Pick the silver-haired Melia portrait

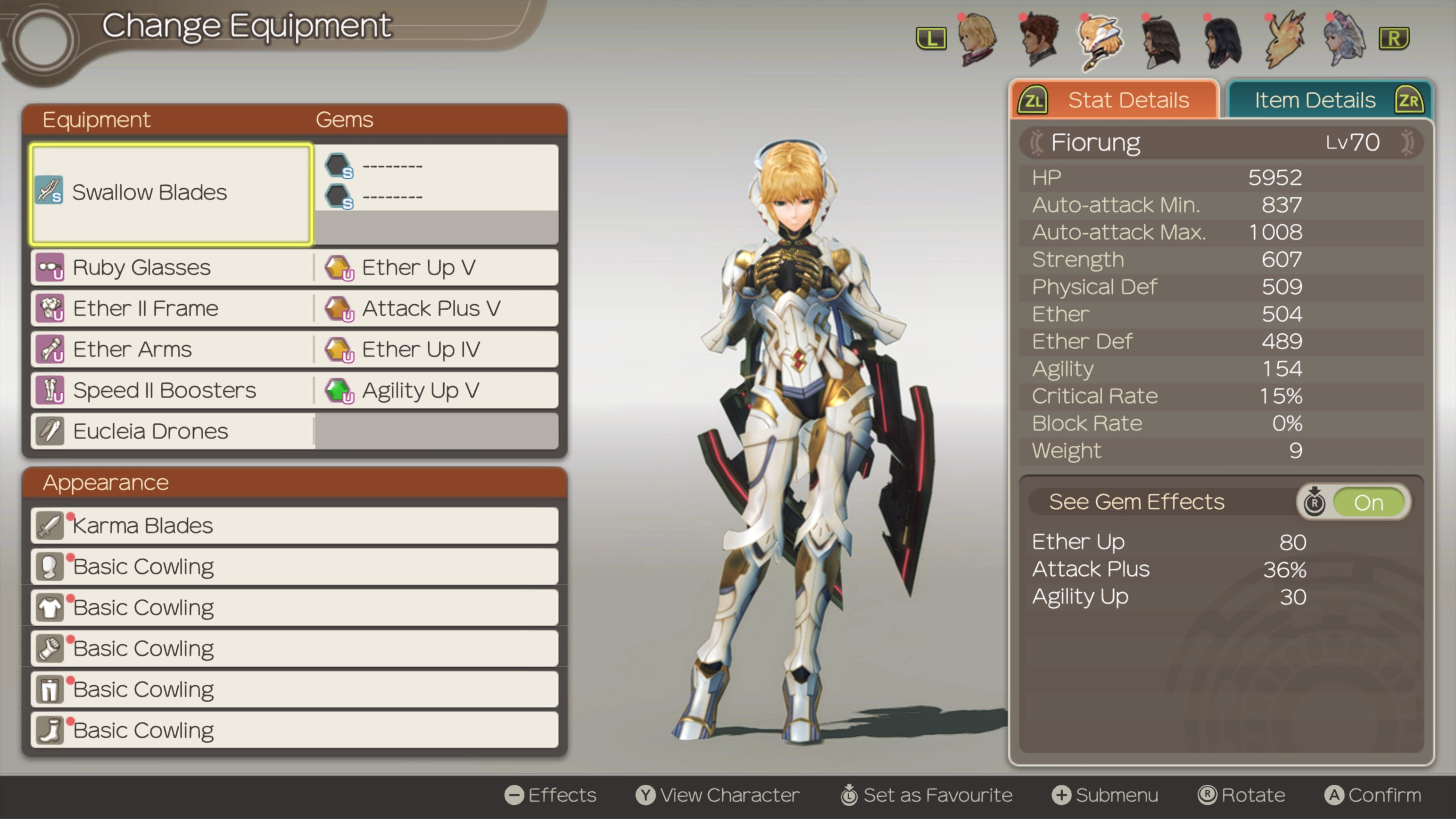pyautogui.click(x=1345, y=38)
